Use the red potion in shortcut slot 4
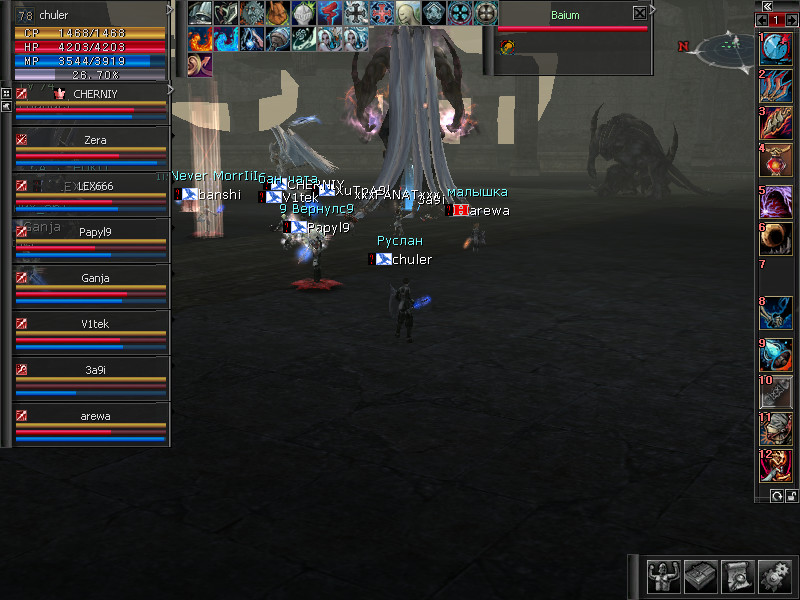The height and width of the screenshot is (600, 800). coord(776,160)
